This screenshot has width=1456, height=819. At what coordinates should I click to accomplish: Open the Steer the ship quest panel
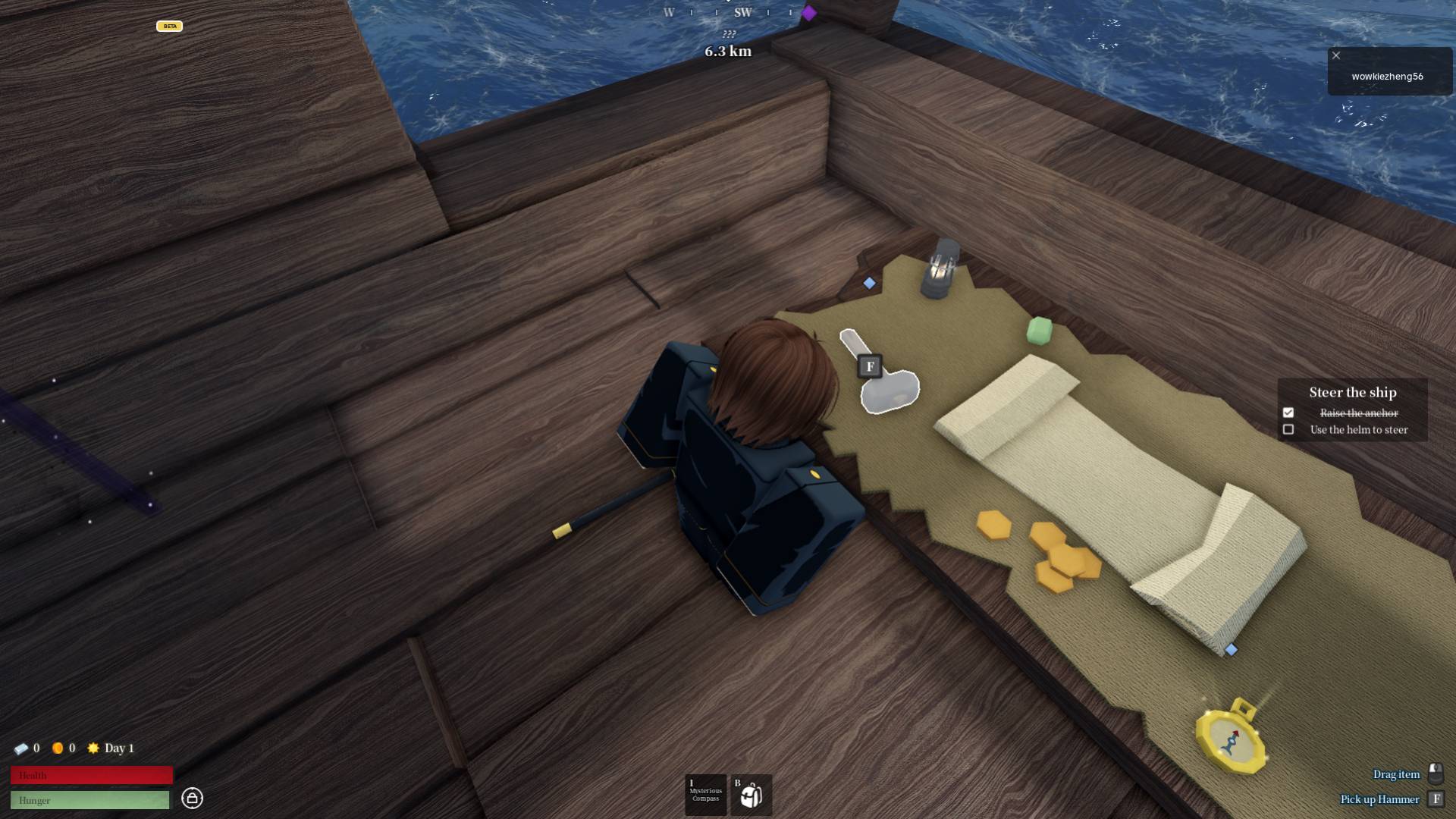pos(1353,393)
